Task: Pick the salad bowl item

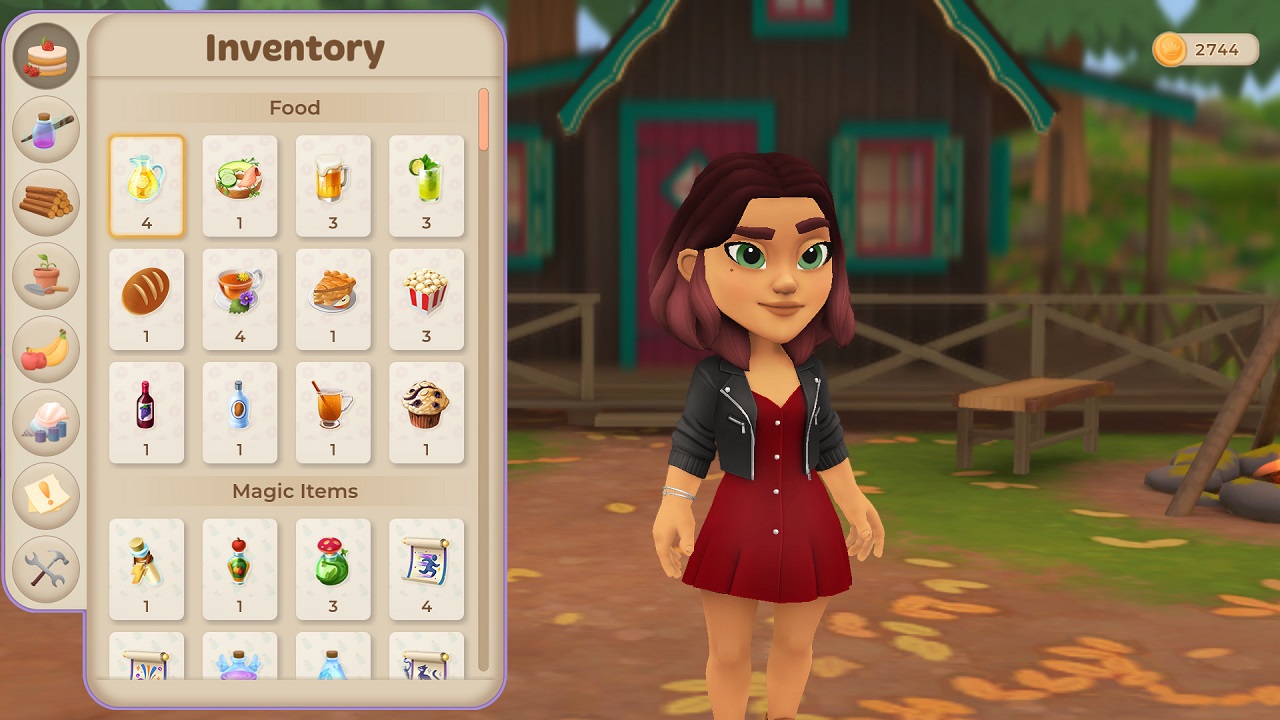Action: point(240,186)
